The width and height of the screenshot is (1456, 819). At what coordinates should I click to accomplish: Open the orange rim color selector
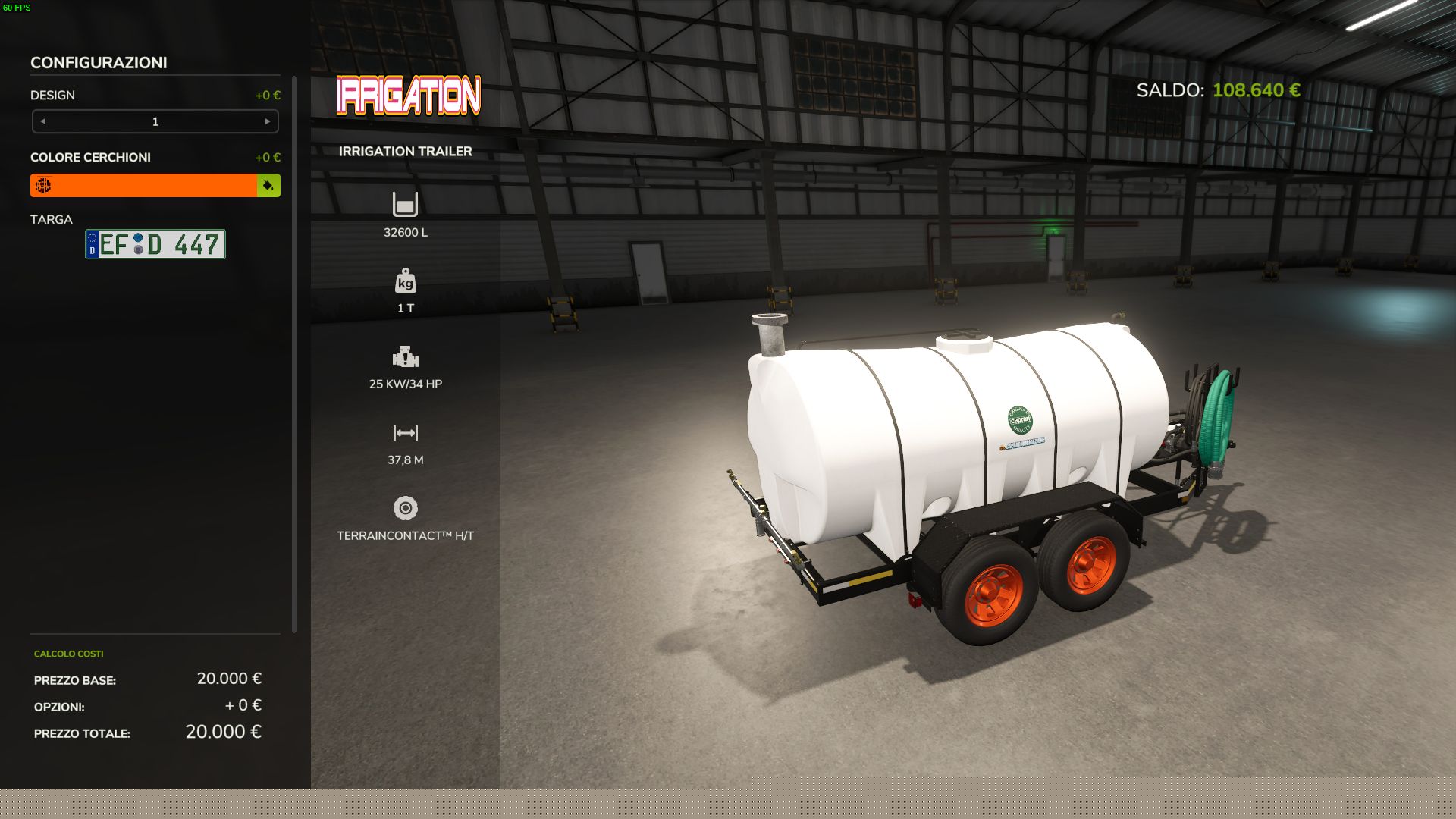coord(144,186)
